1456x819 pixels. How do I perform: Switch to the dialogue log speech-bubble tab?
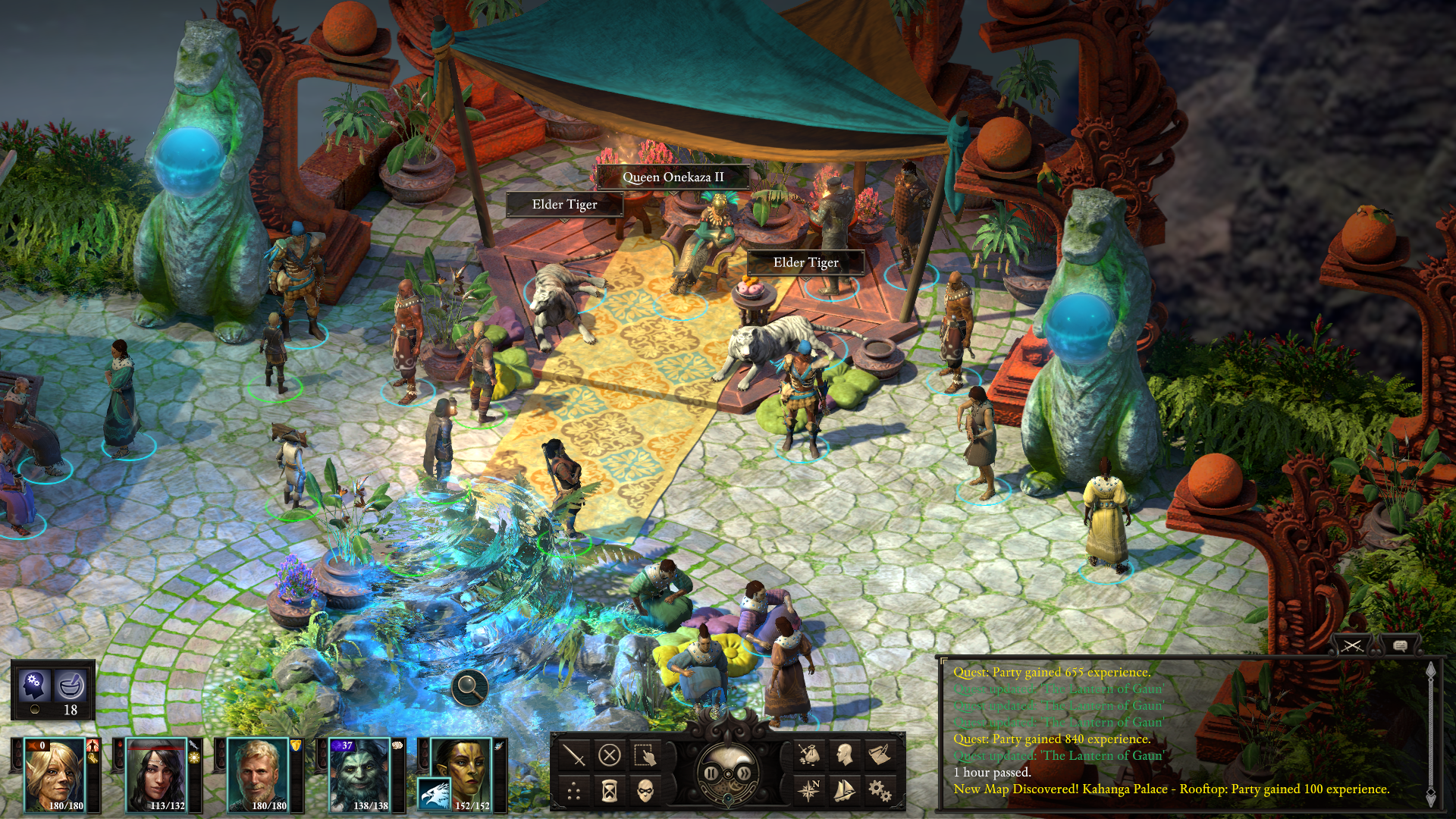(x=1401, y=646)
